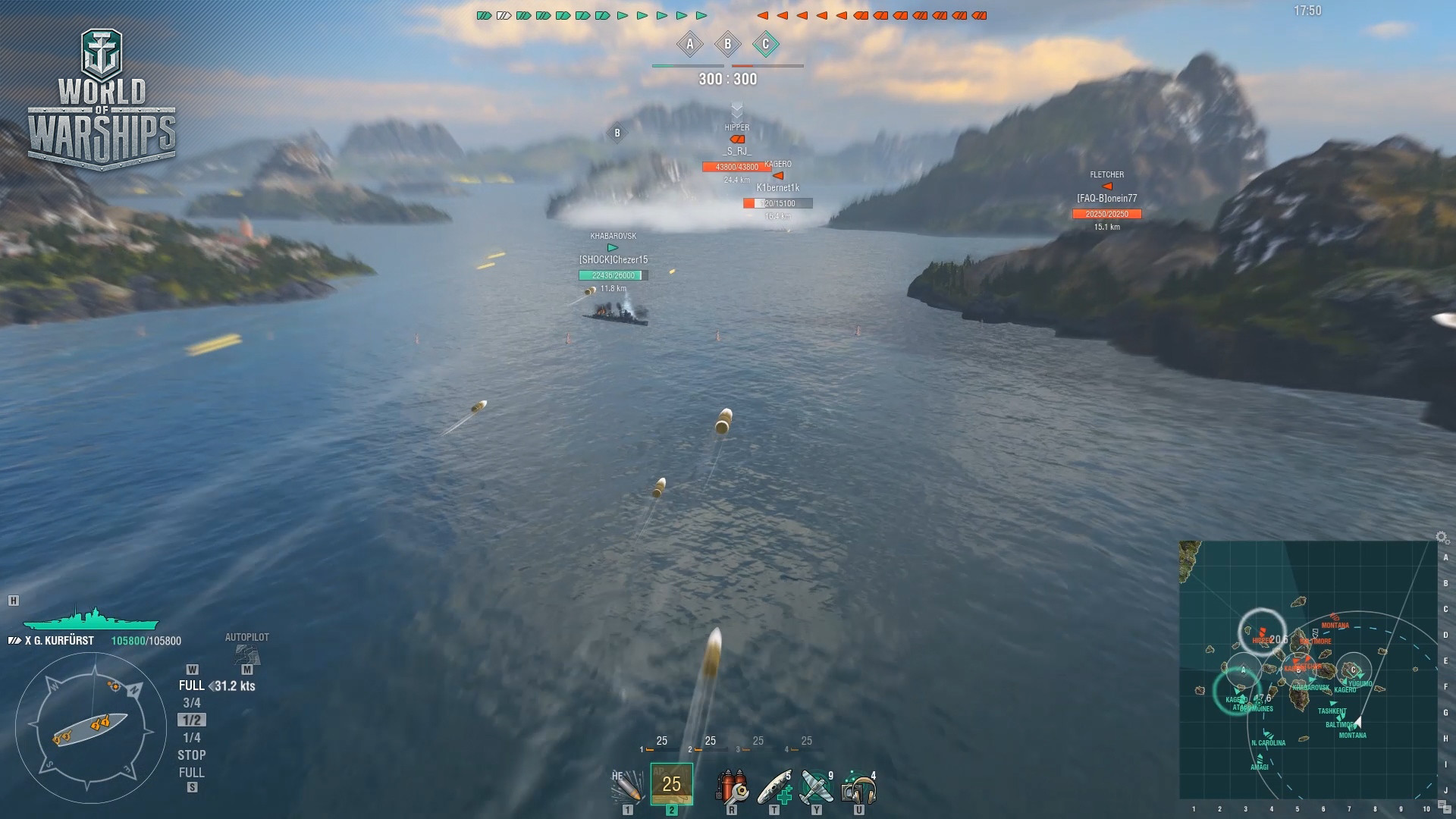Image resolution: width=1456 pixels, height=819 pixels.
Task: Open the minimap settings gear
Action: [x=1441, y=538]
